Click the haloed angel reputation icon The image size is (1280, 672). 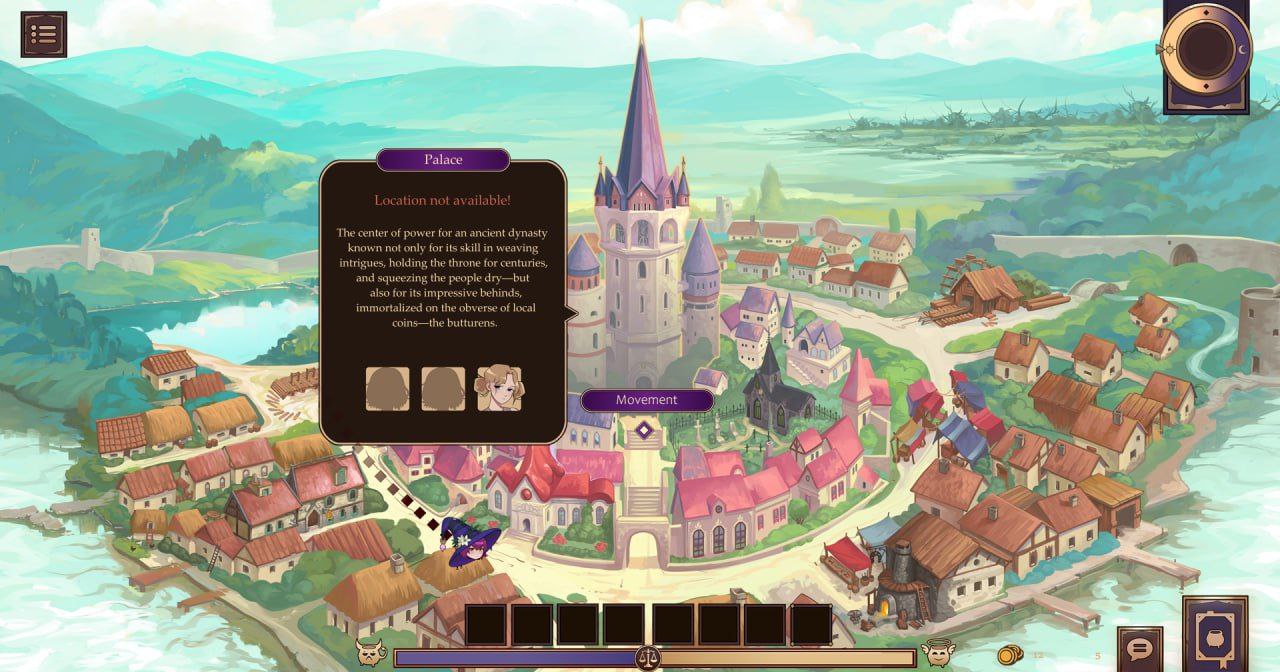click(938, 653)
